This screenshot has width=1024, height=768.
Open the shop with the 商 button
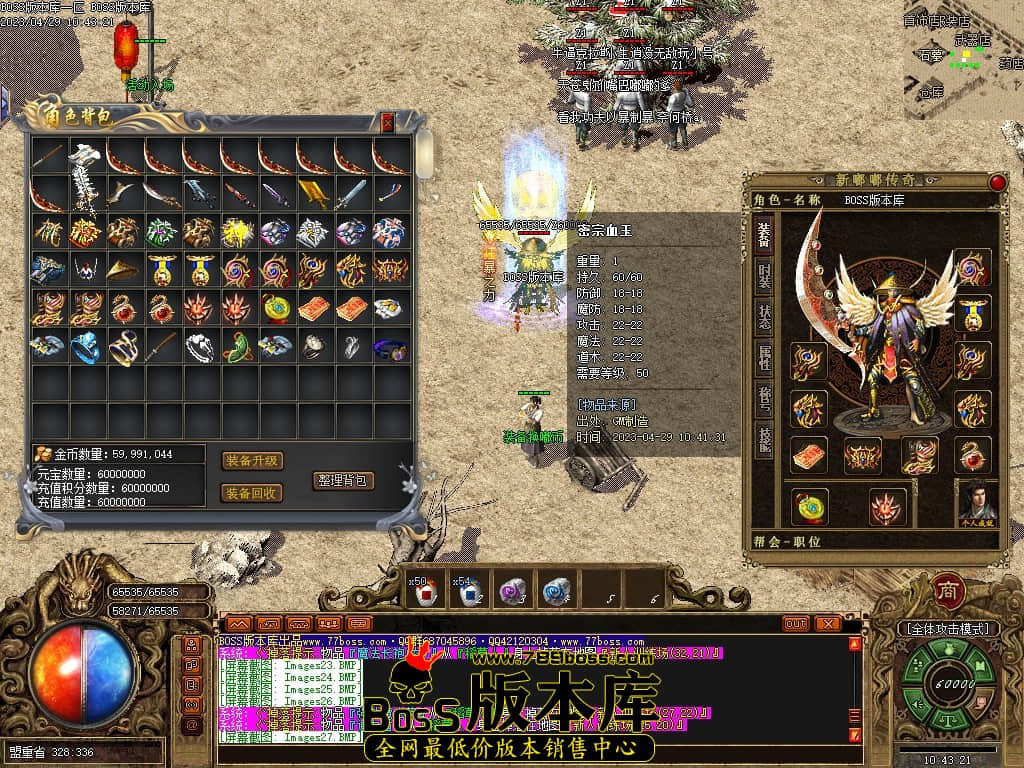pos(946,590)
